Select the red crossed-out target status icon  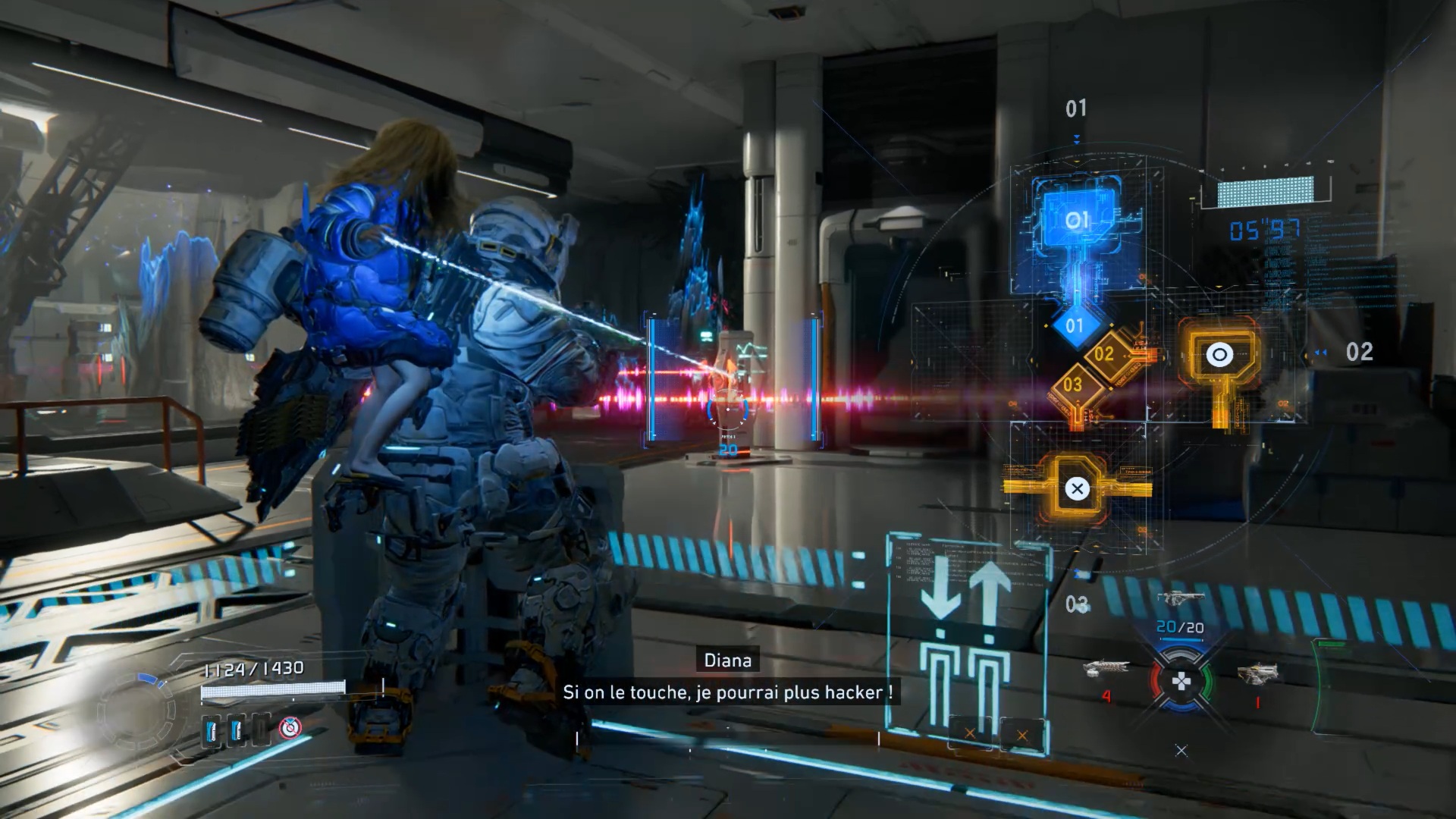(290, 728)
